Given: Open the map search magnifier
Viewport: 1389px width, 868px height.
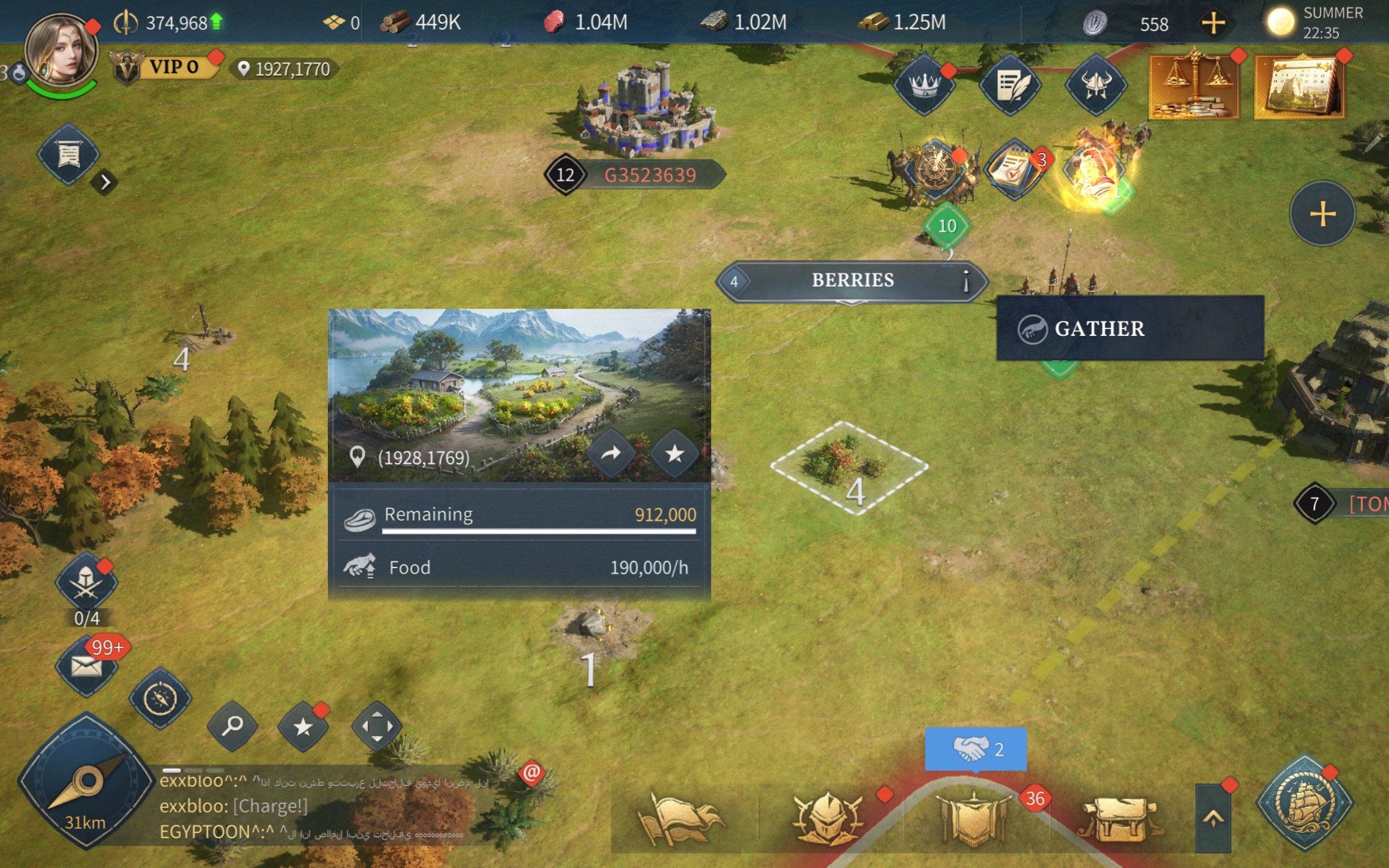Looking at the screenshot, I should 232,726.
